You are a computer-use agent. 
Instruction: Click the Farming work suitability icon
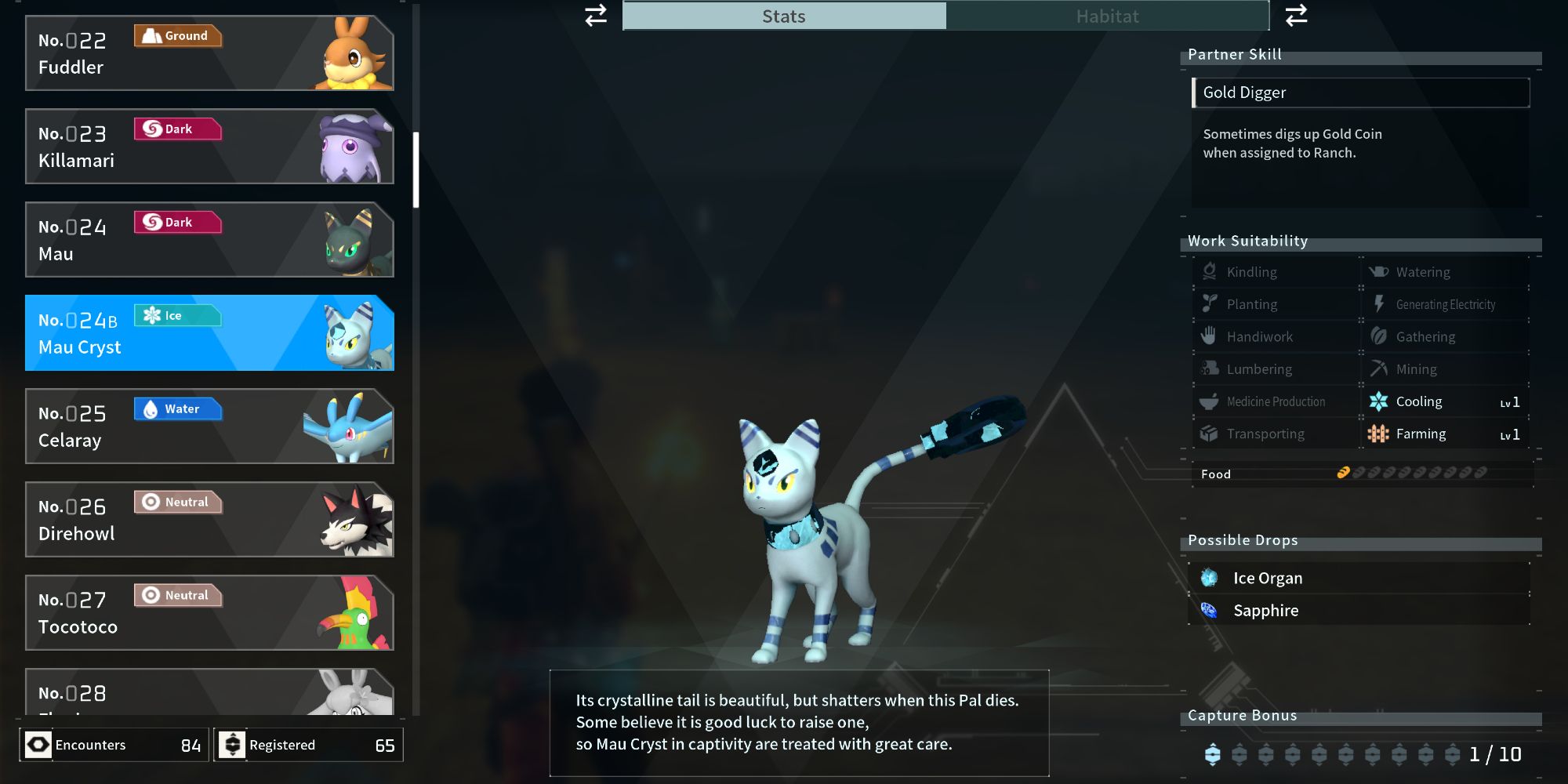click(x=1380, y=434)
